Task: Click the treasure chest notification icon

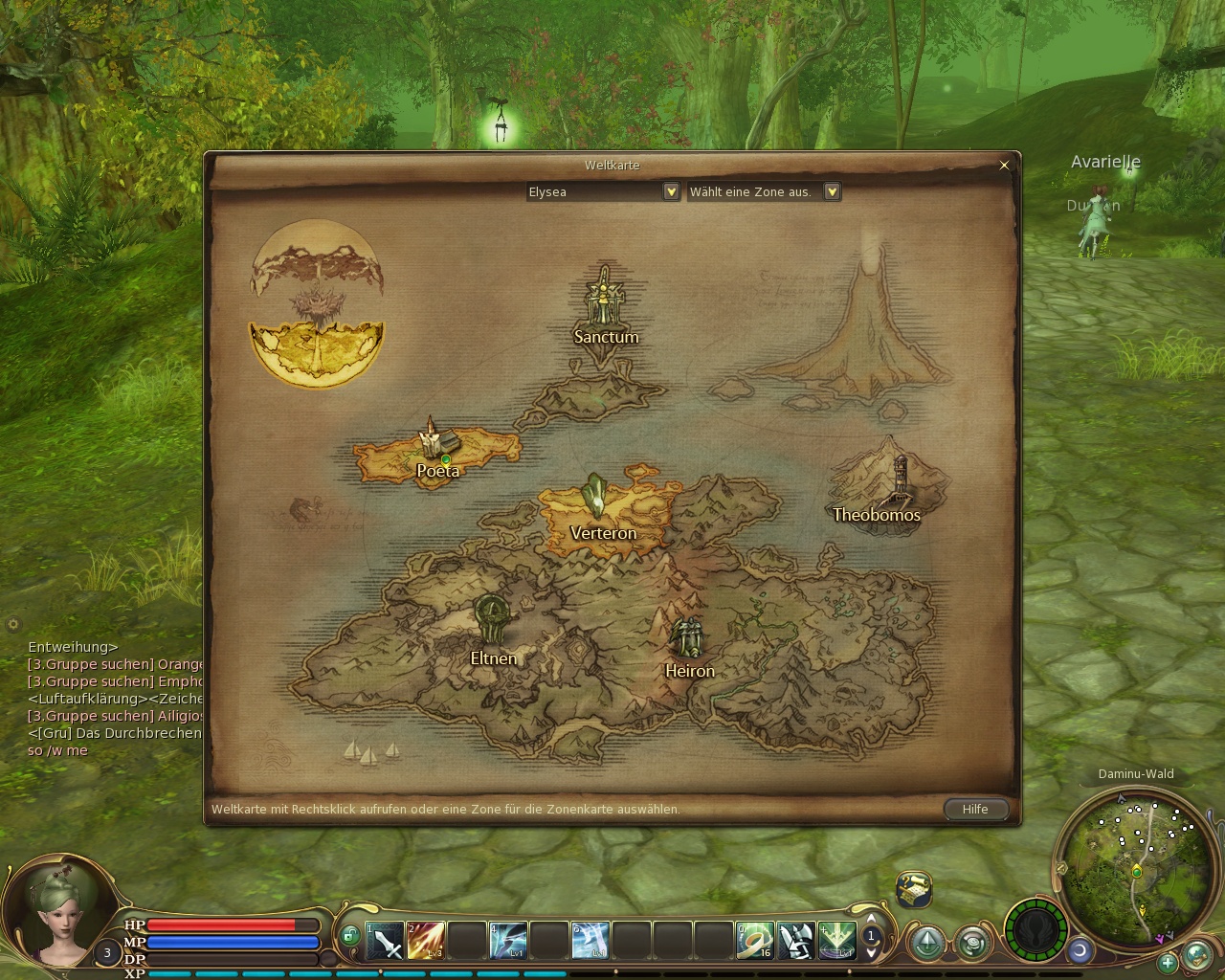Action: point(914,889)
